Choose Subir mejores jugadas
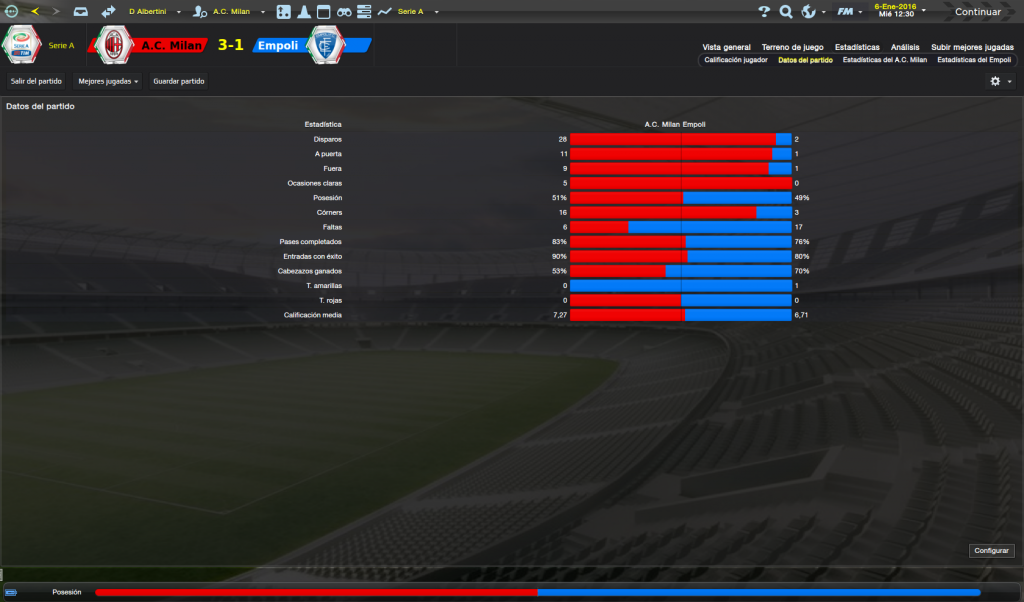The height and width of the screenshot is (602, 1024). (x=972, y=47)
